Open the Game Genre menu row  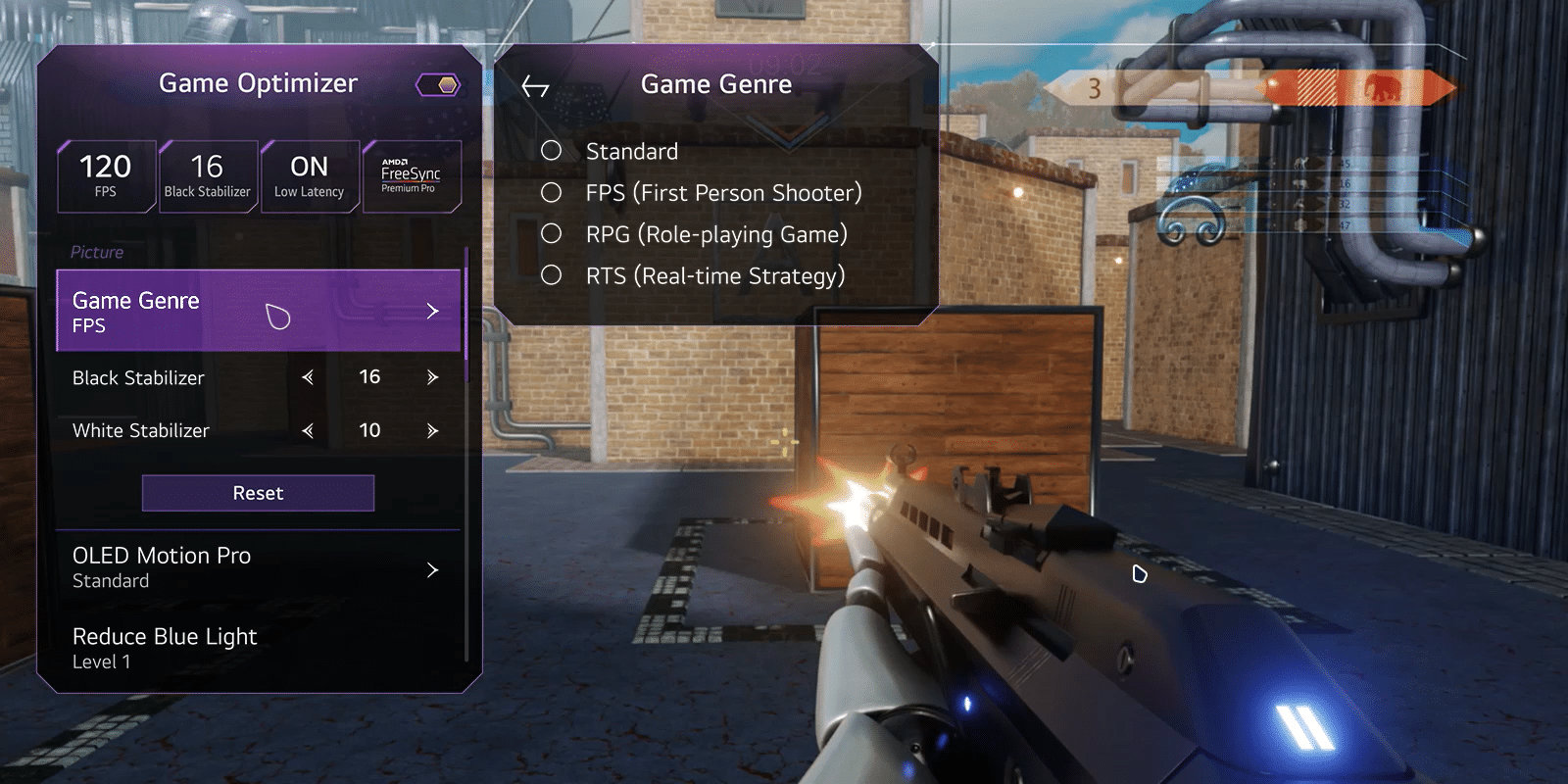point(258,311)
